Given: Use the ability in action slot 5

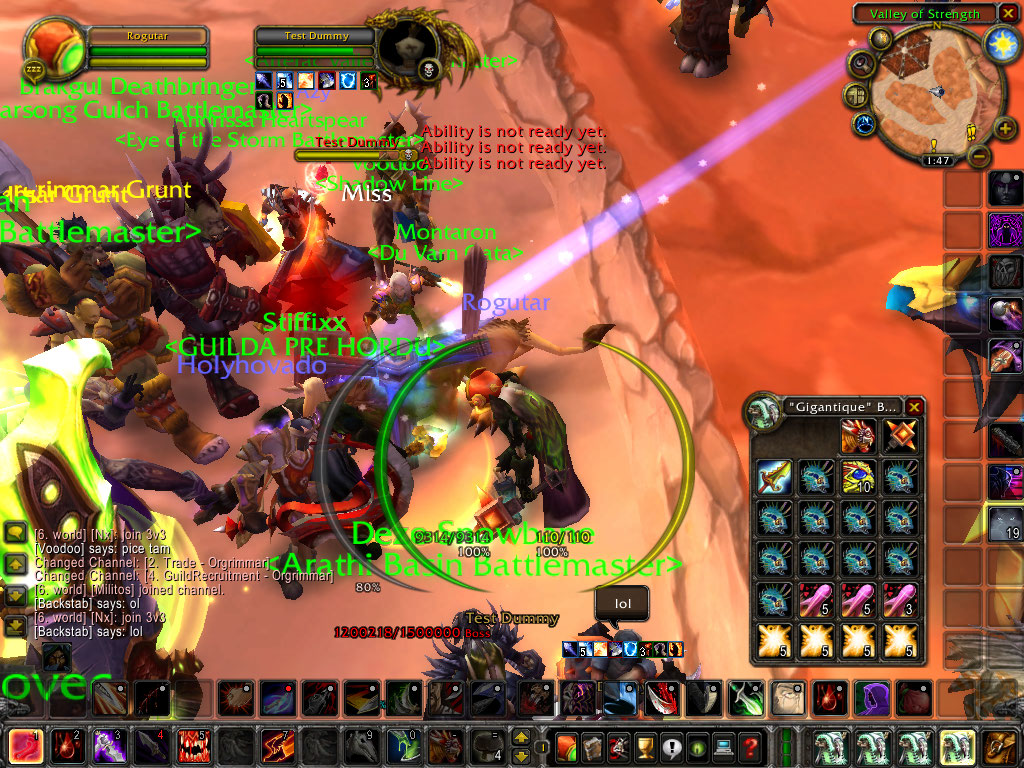Looking at the screenshot, I should (x=193, y=747).
